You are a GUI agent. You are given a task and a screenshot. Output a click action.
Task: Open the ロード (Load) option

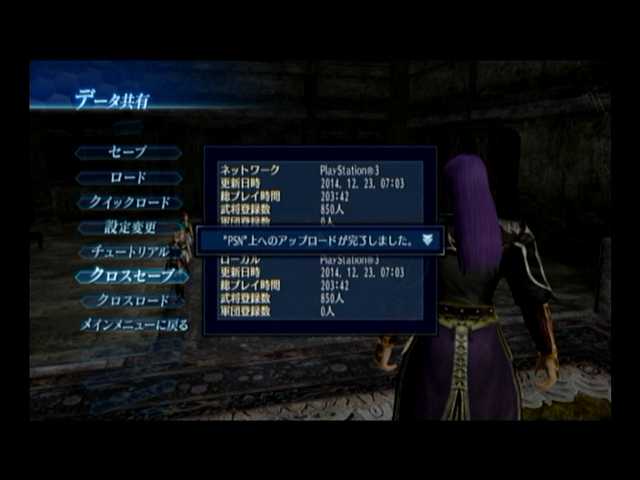coord(128,177)
